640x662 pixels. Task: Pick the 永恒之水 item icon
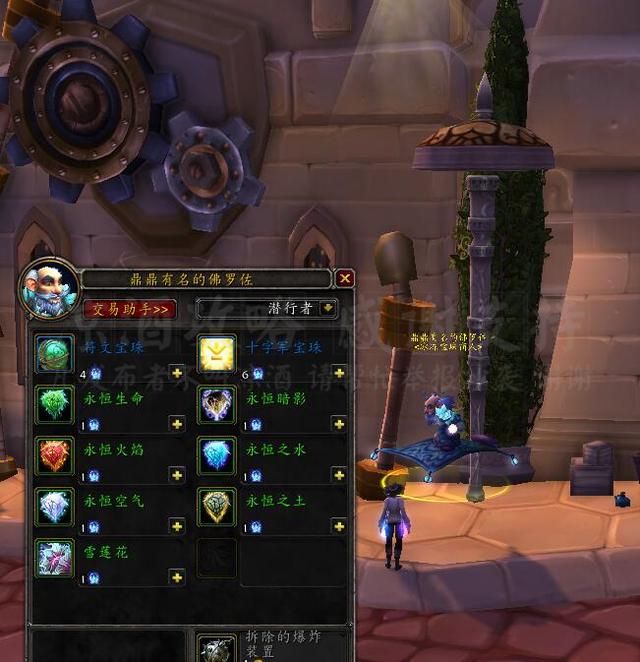tap(217, 456)
